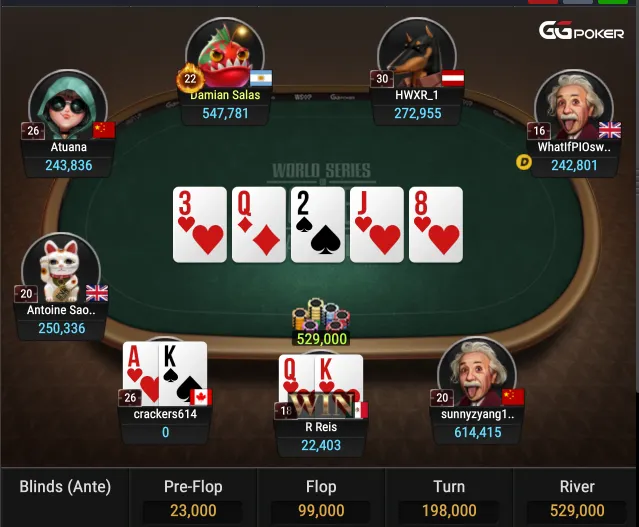Switch to the Pre-Flop street tab
Image resolution: width=639 pixels, height=527 pixels.
coord(193,497)
